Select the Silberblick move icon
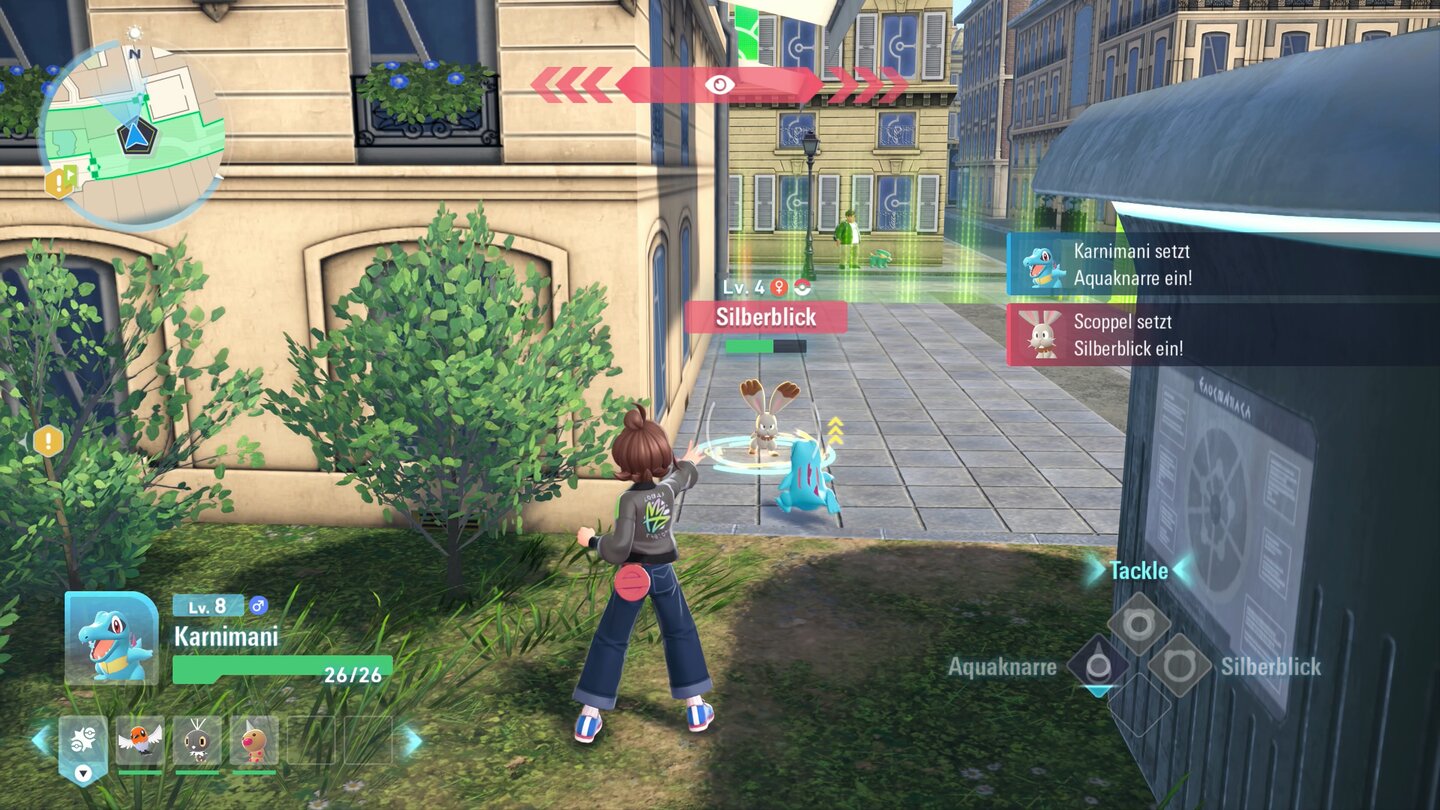This screenshot has height=810, width=1440. coord(1180,666)
